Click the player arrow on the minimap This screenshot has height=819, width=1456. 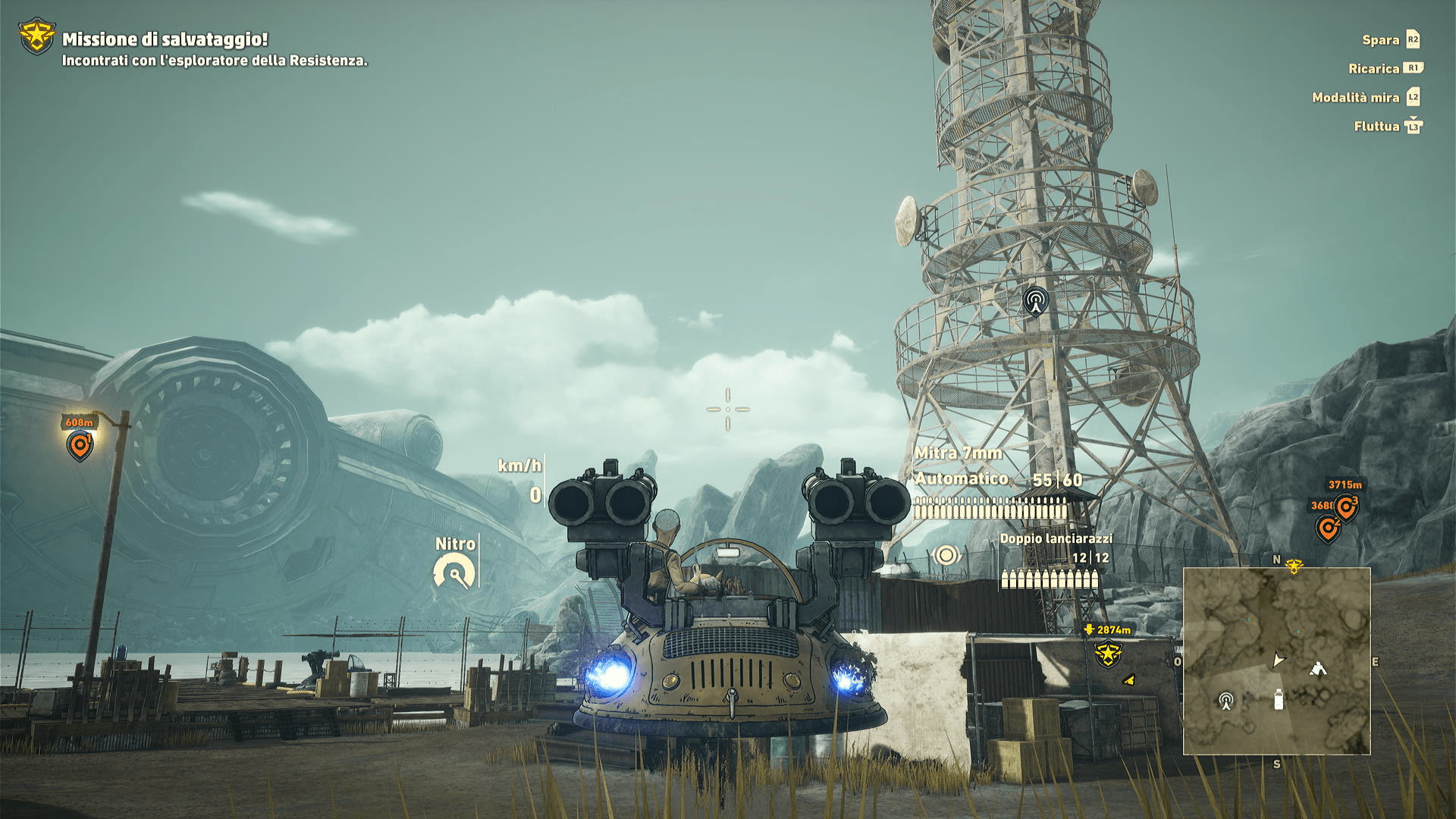[1279, 660]
